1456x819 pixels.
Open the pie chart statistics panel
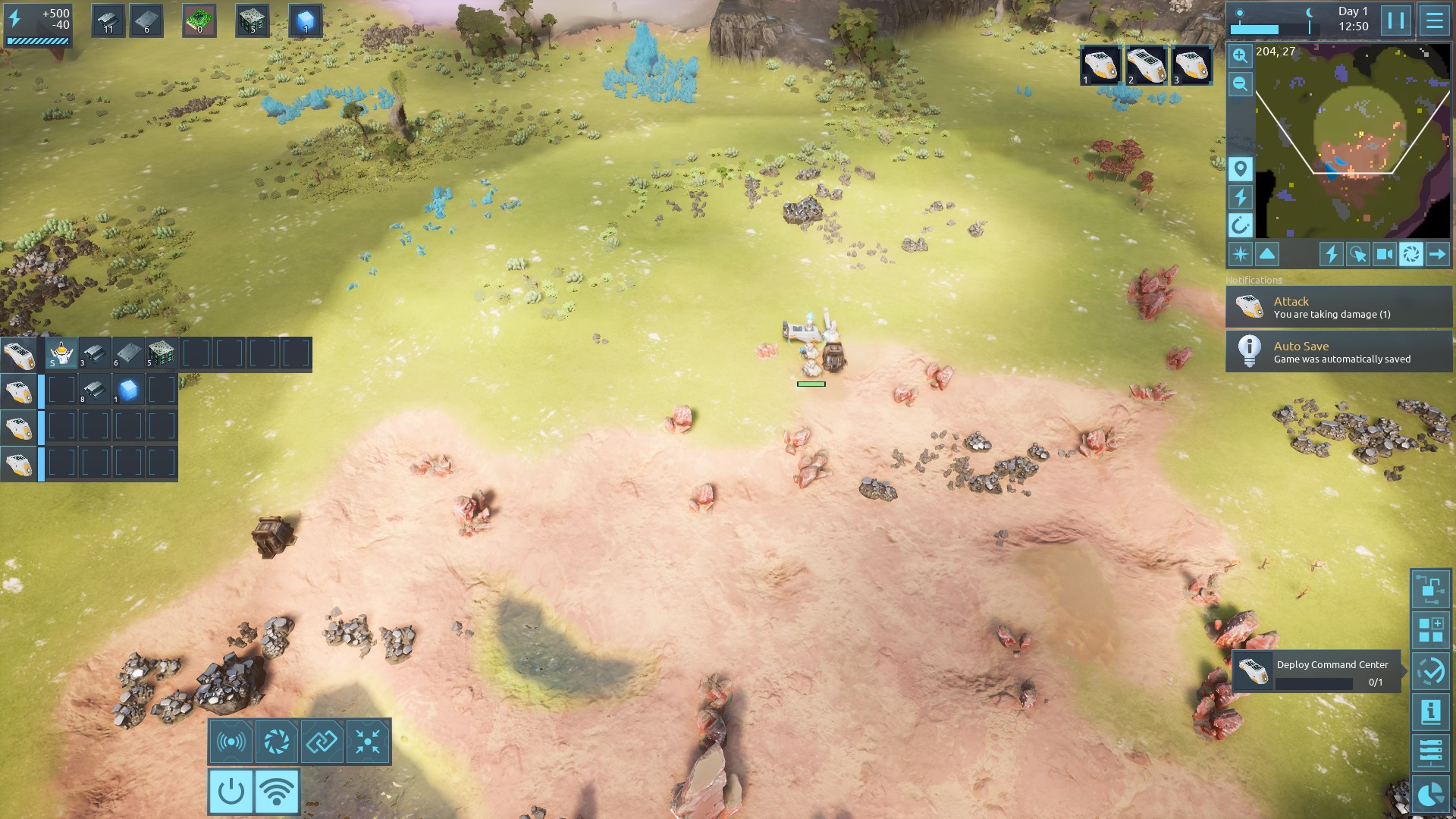(1430, 795)
